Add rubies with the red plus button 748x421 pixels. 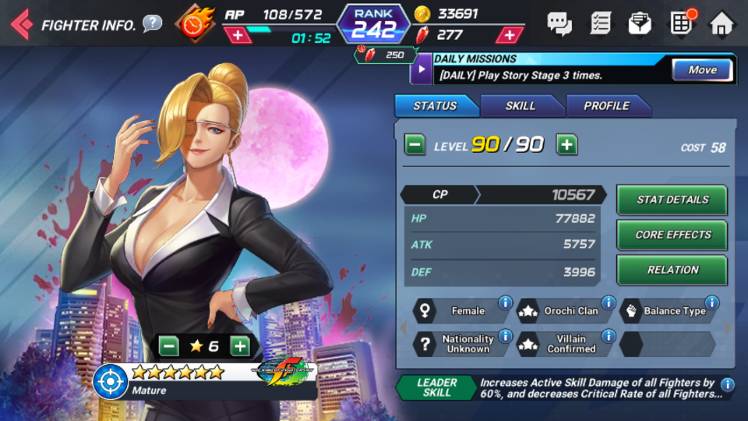click(x=510, y=35)
